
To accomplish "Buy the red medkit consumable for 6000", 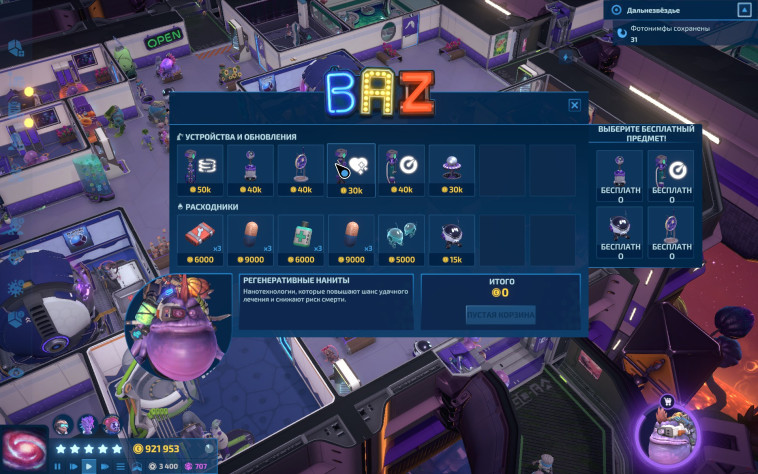I will pyautogui.click(x=200, y=239).
